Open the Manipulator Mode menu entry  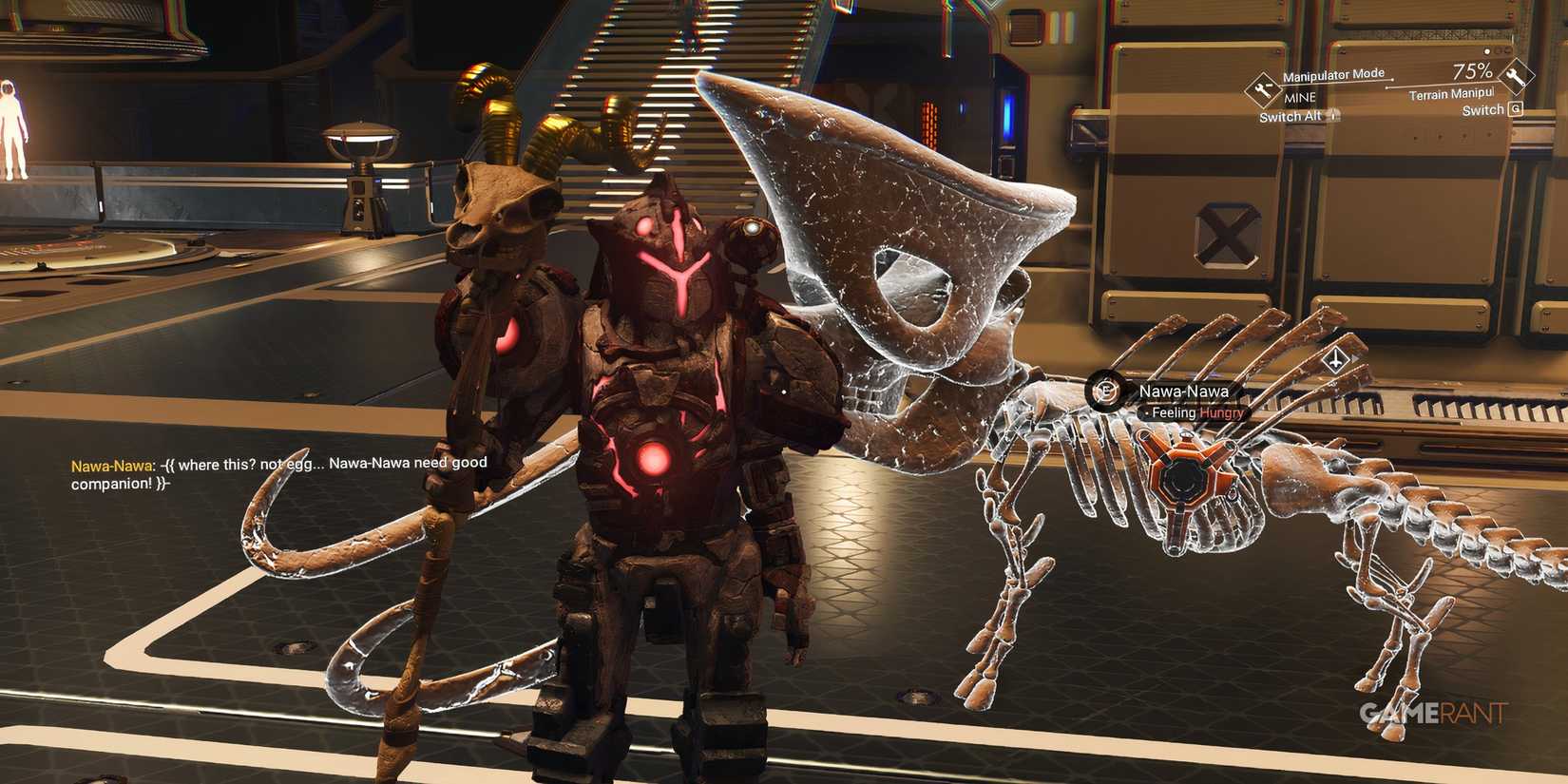coord(1333,74)
